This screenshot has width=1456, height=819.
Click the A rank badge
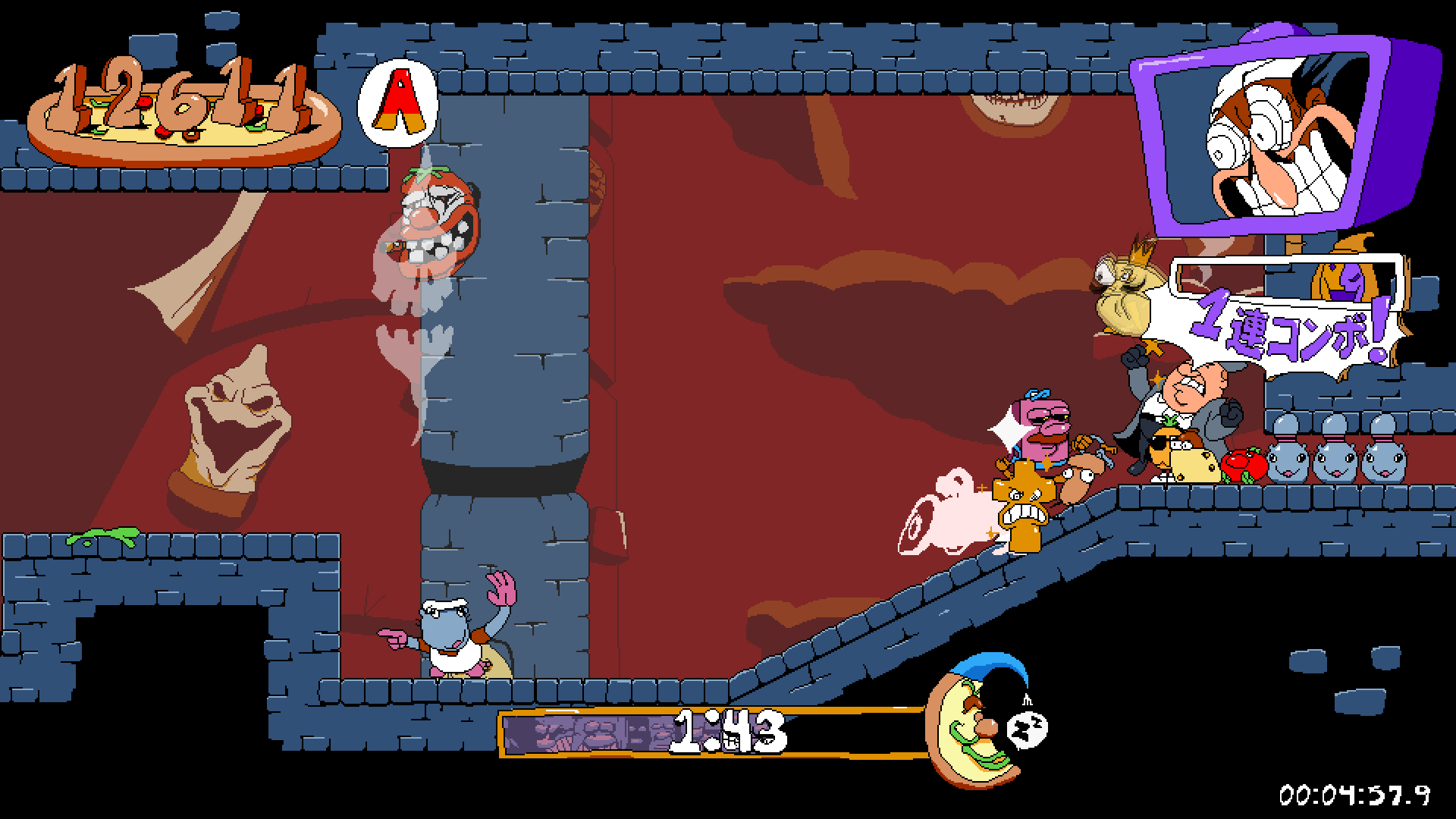[x=398, y=105]
